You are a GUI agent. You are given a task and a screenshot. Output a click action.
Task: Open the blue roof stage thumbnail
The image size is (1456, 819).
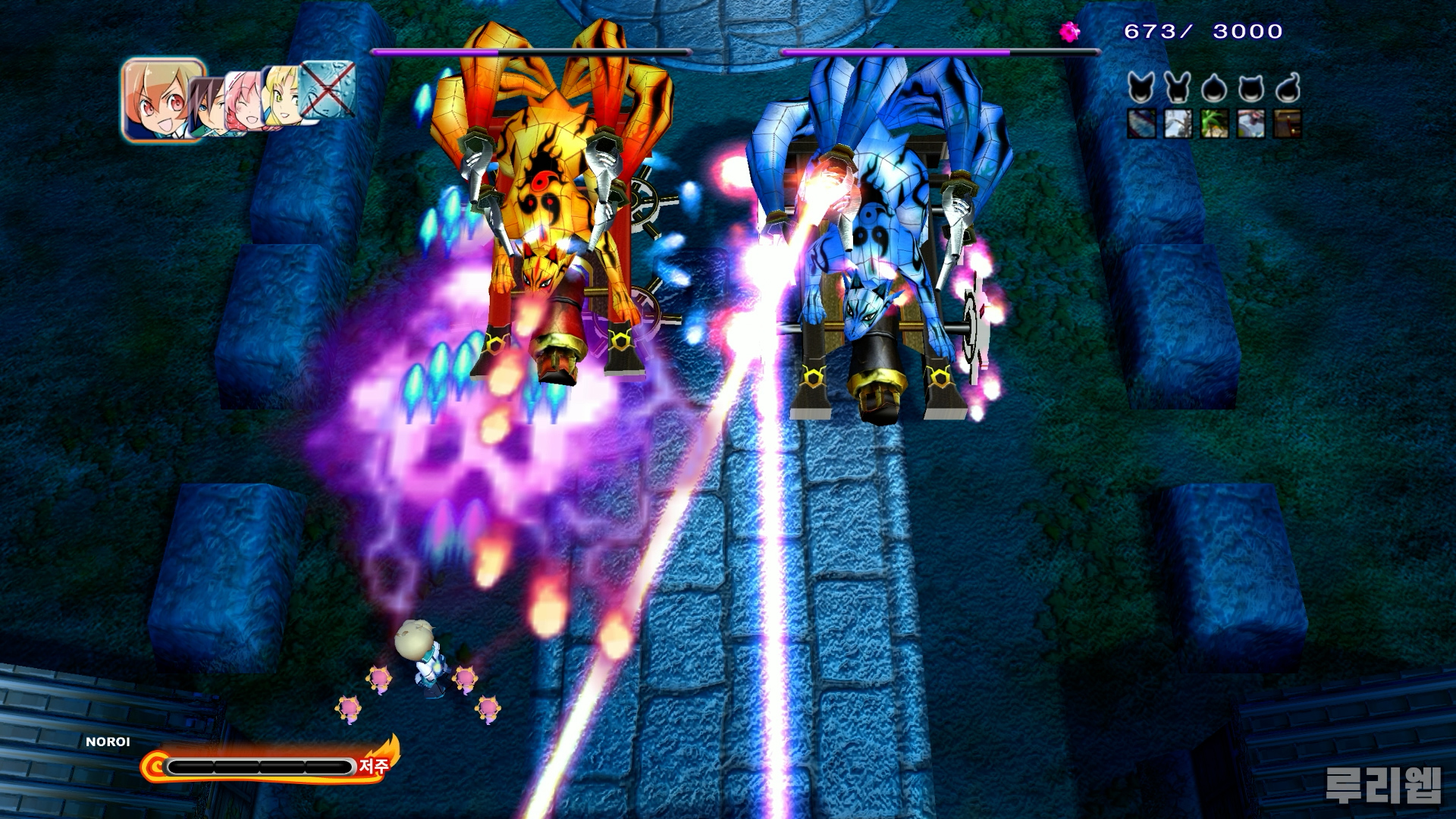1141,124
